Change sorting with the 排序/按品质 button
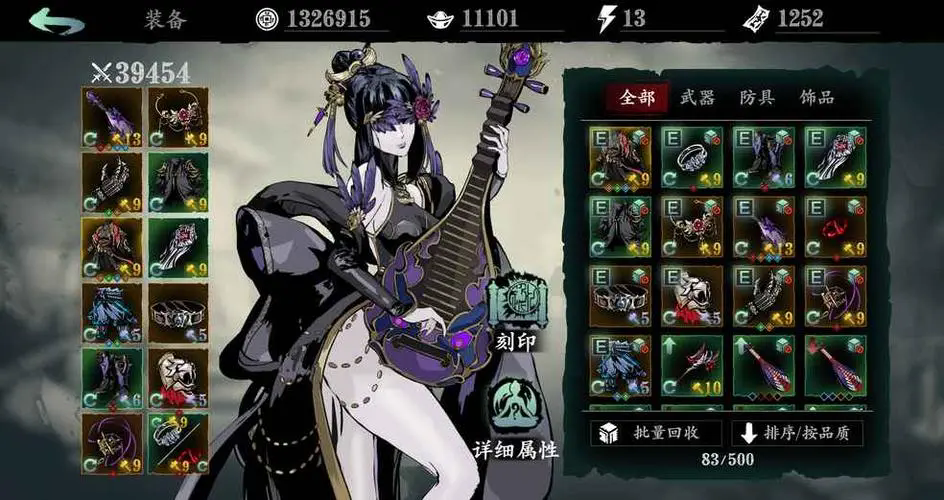The height and width of the screenshot is (500, 944). pos(797,432)
